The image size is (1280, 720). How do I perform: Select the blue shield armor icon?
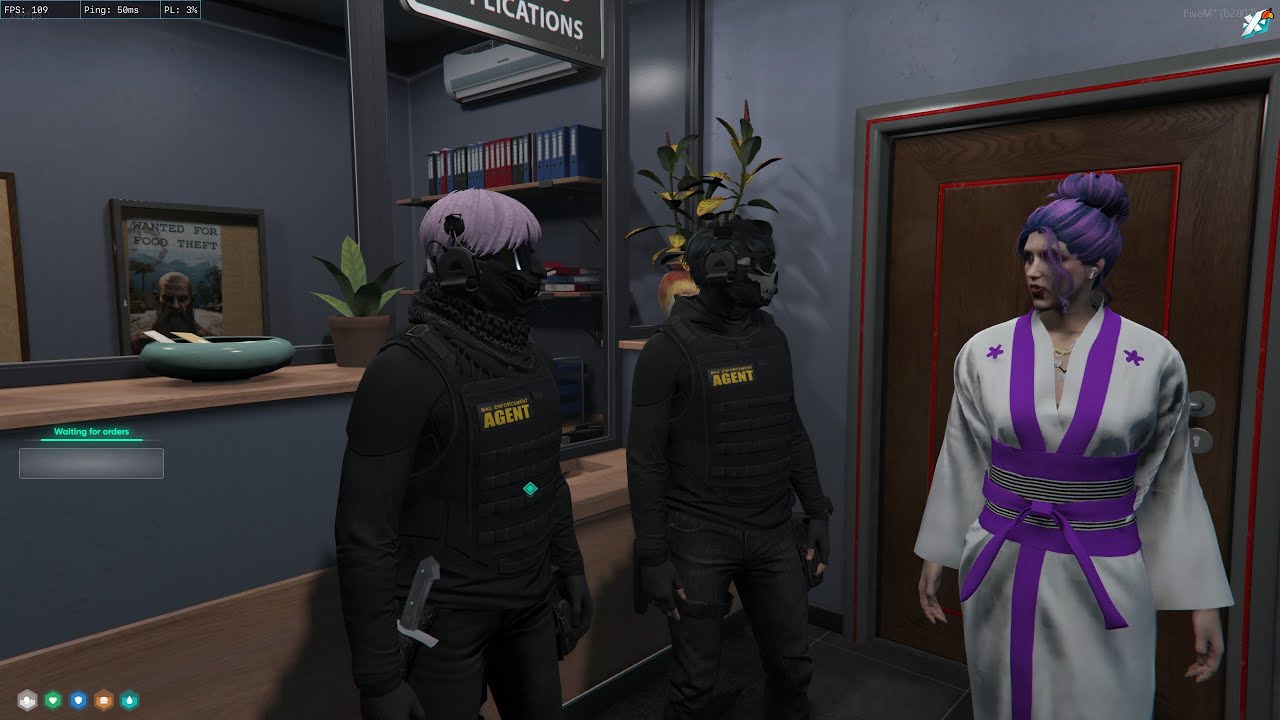78,700
